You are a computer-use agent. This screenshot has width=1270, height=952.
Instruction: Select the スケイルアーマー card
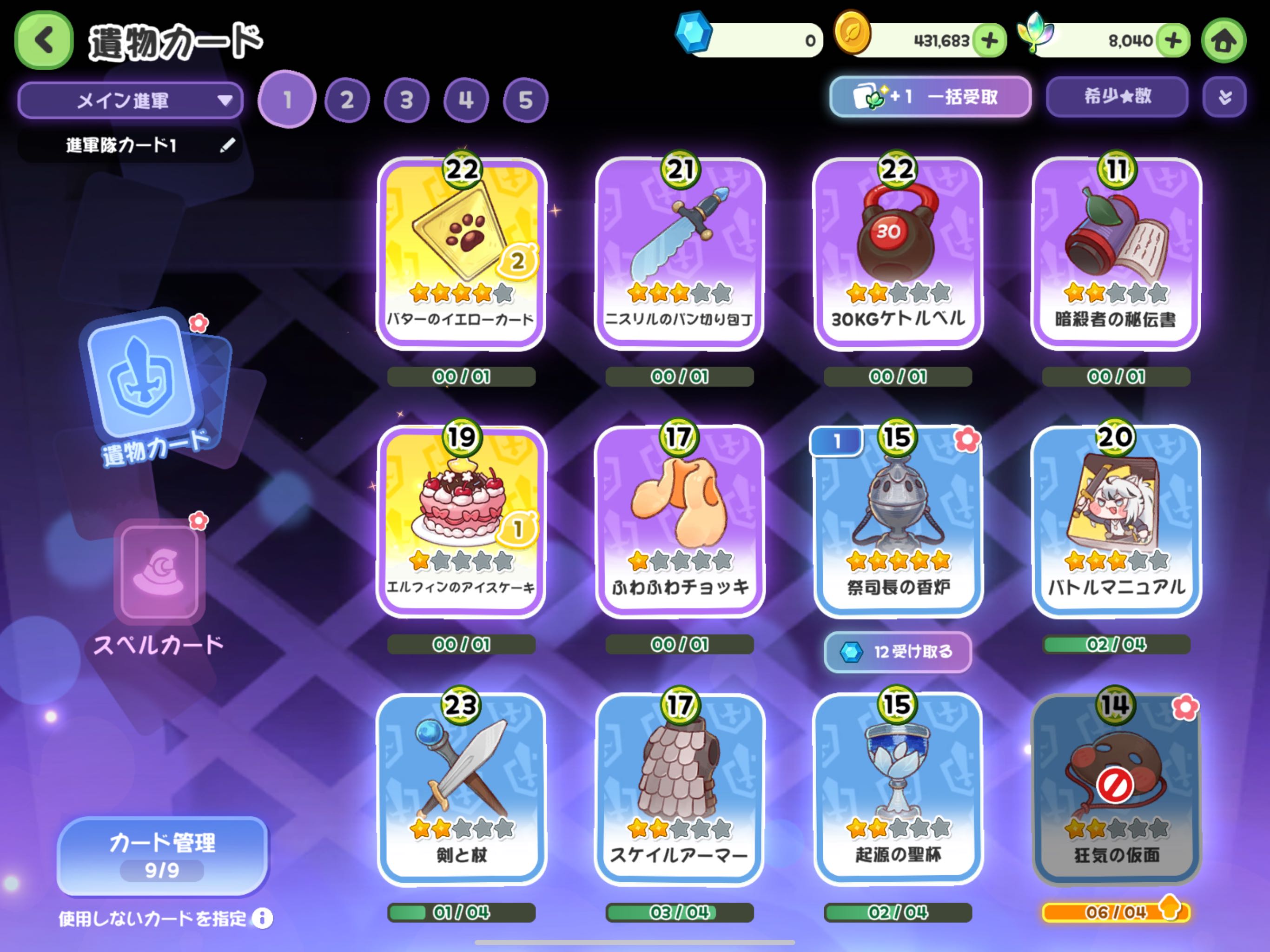(679, 788)
